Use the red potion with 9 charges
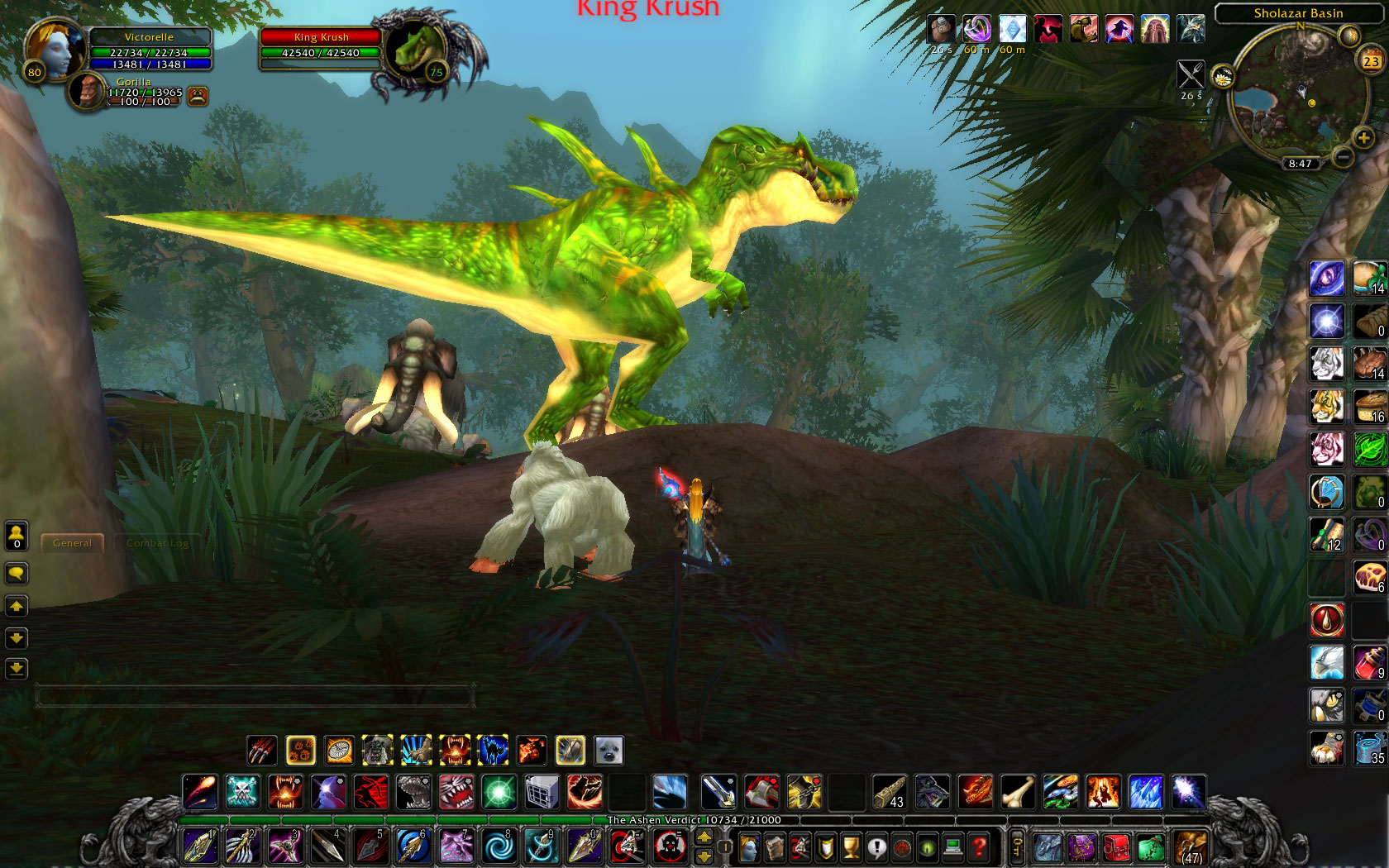The height and width of the screenshot is (868, 1389). point(1369,663)
